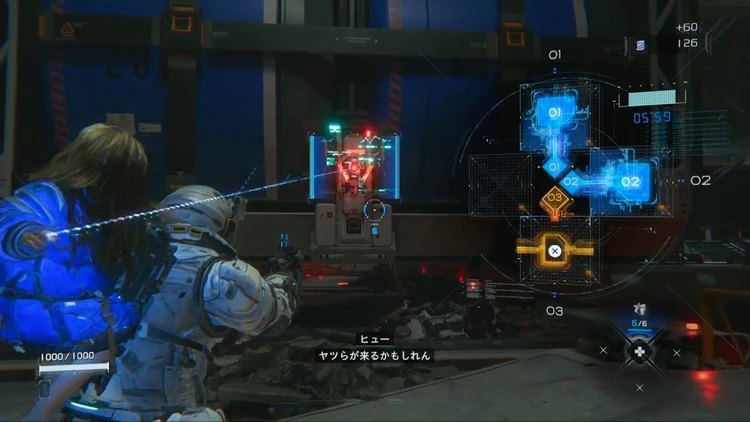The image size is (750, 422).
Task: Select the large blue 02 hacking node
Action: point(630,182)
